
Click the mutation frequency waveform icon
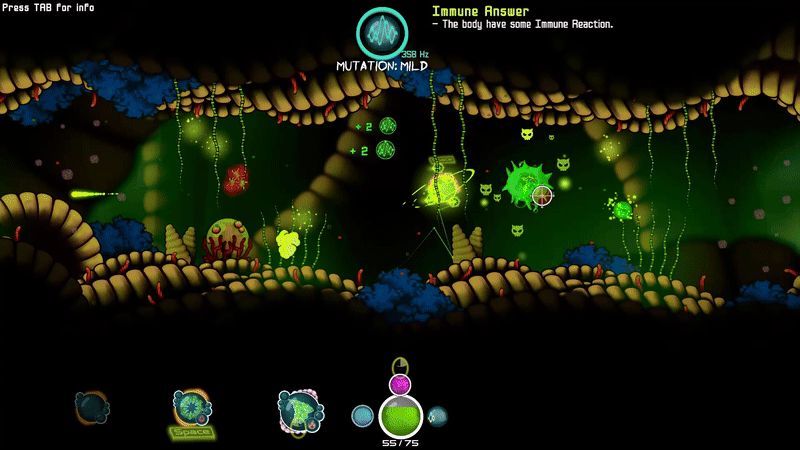382,33
